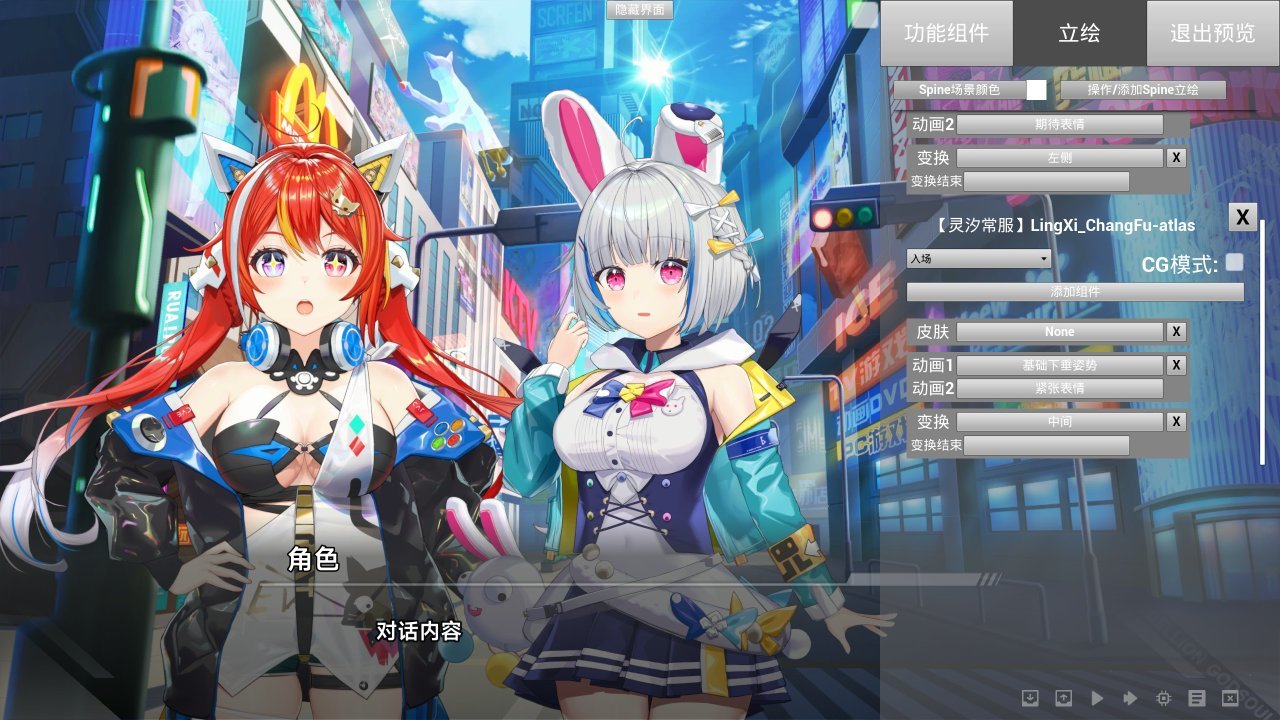The width and height of the screenshot is (1280, 720).
Task: Click the 添加组件 button
Action: [1075, 292]
